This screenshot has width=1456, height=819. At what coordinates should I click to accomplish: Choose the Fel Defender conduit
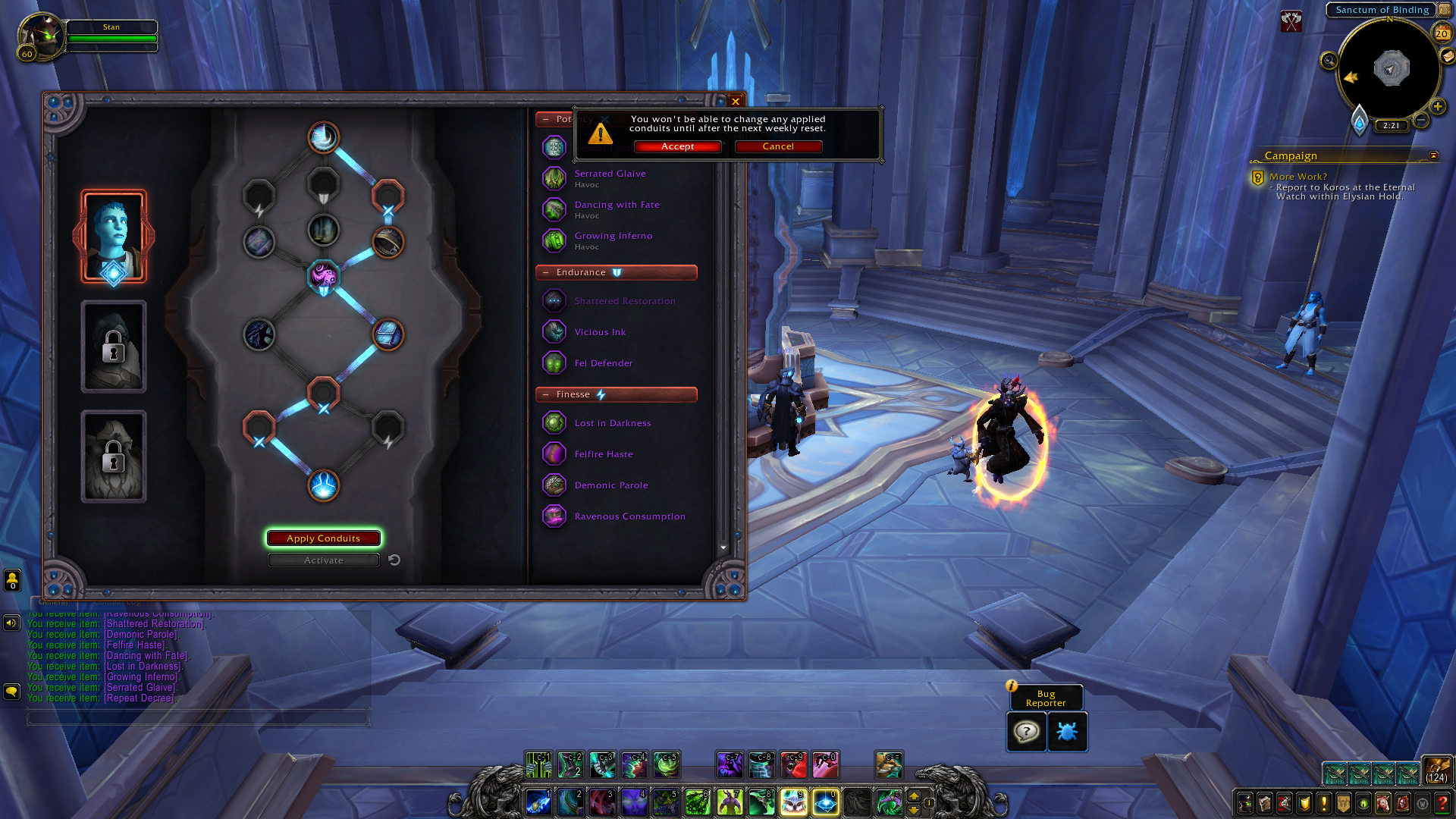coord(603,363)
